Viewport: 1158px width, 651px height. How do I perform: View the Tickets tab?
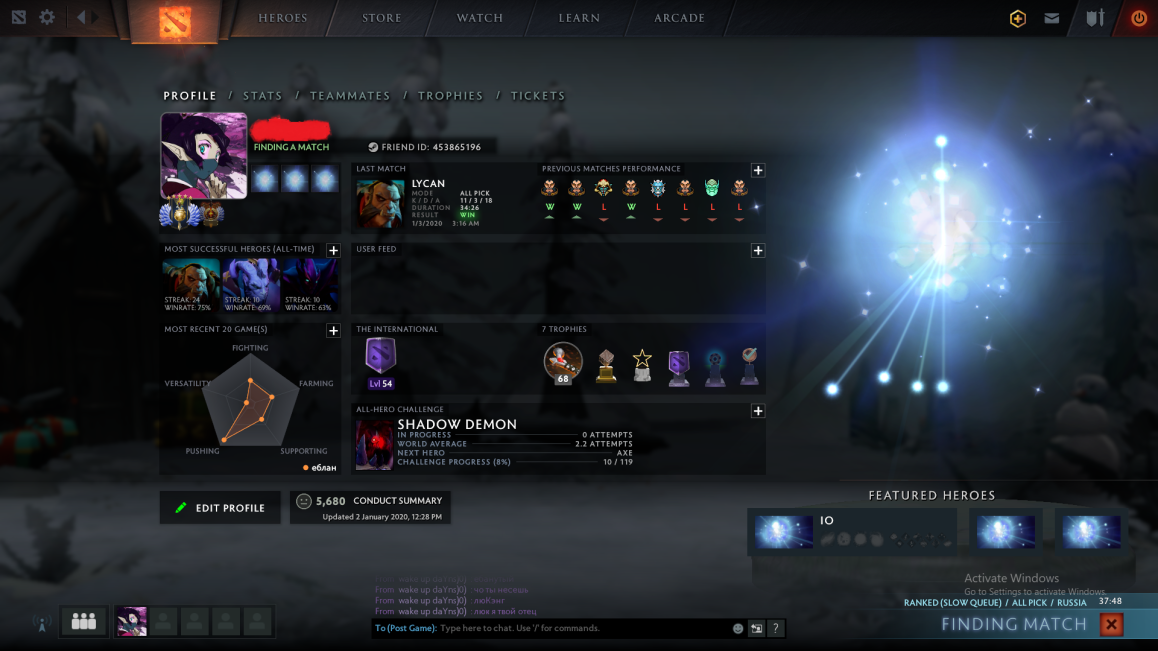[x=538, y=96]
